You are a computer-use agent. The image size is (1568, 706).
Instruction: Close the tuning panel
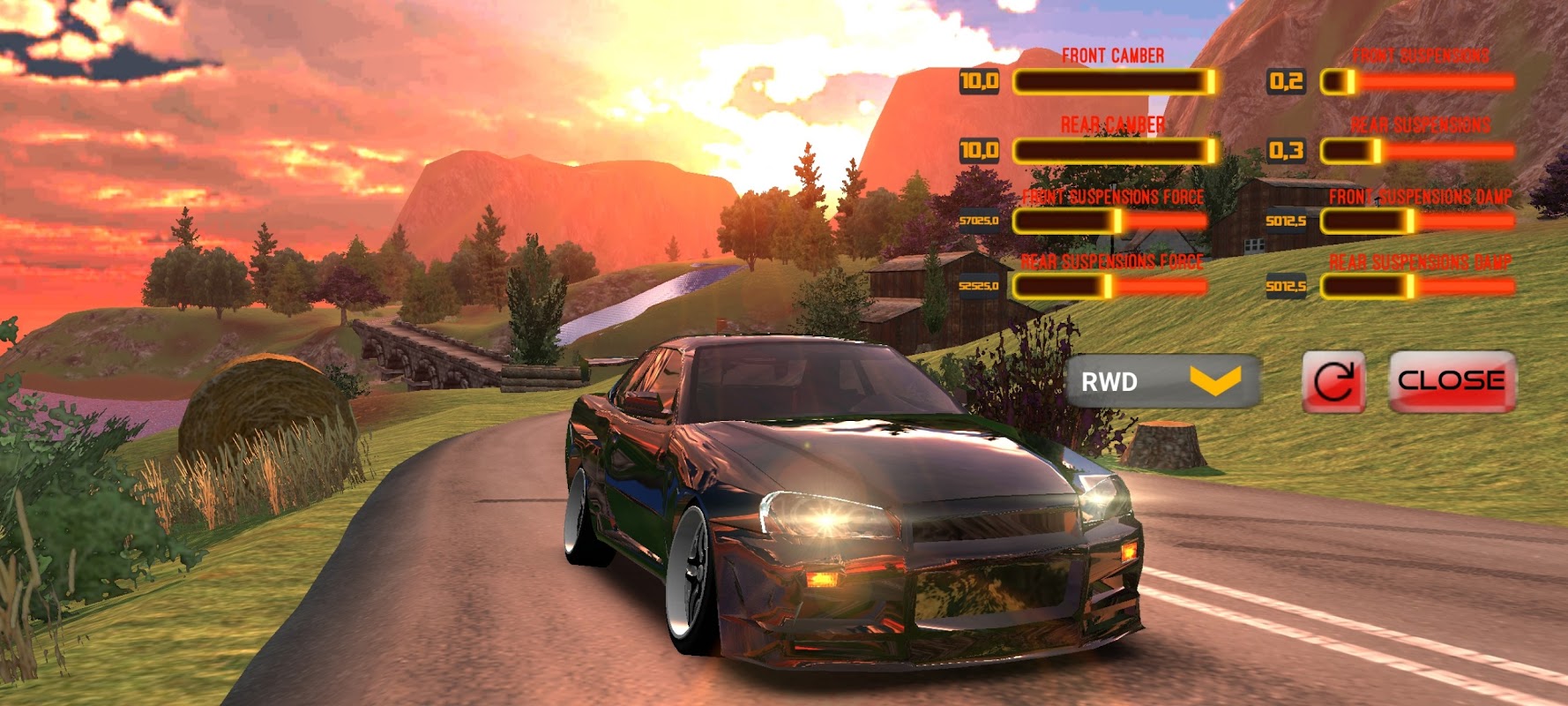(x=1452, y=381)
